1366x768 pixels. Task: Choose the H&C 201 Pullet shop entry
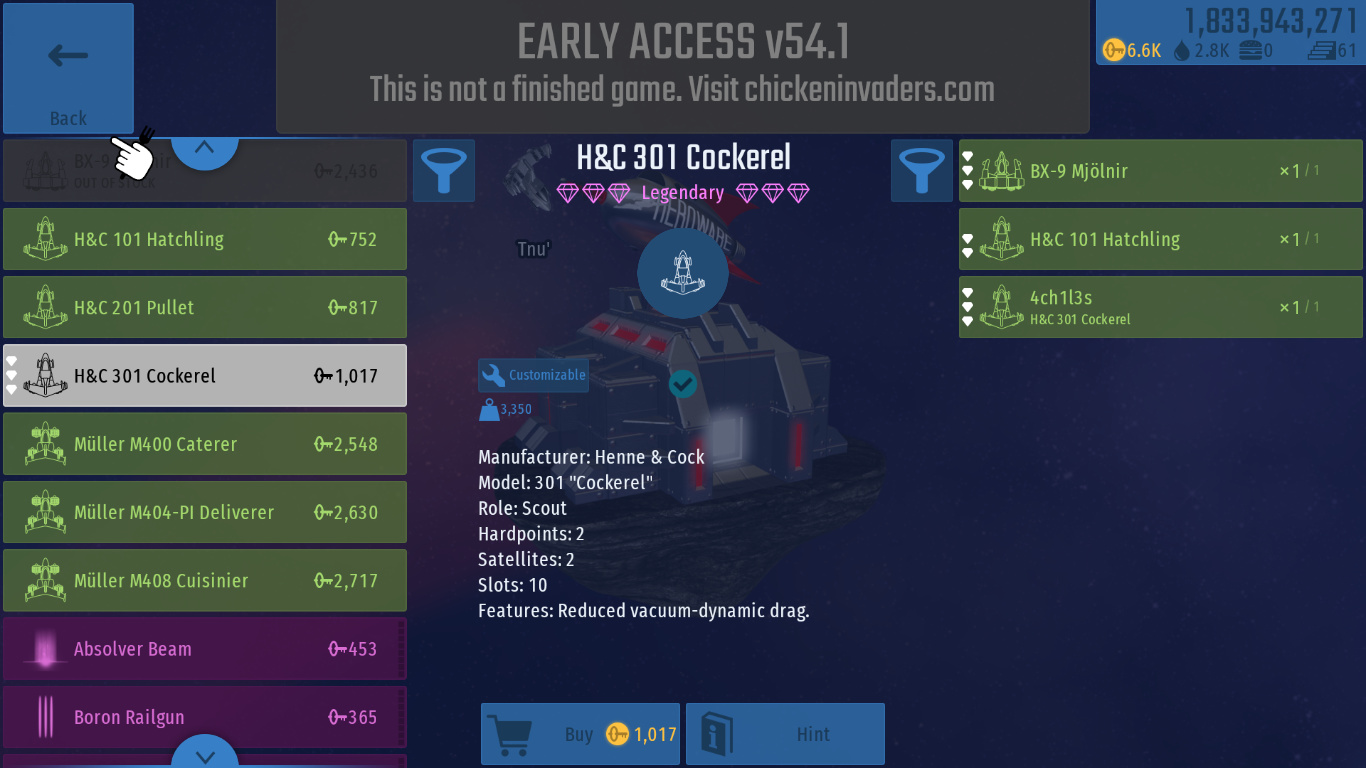click(205, 308)
